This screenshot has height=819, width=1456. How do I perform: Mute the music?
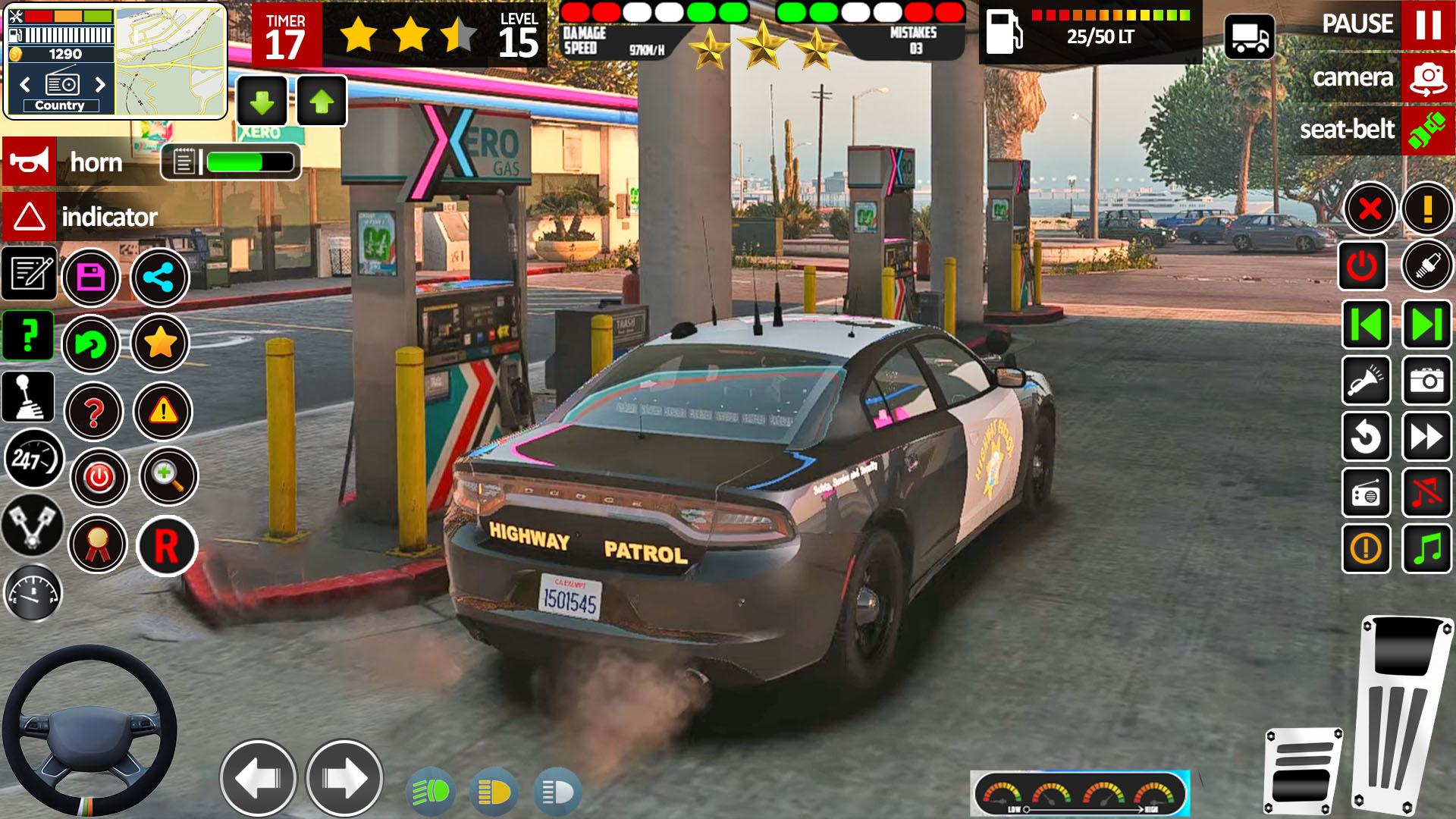pos(1427,492)
